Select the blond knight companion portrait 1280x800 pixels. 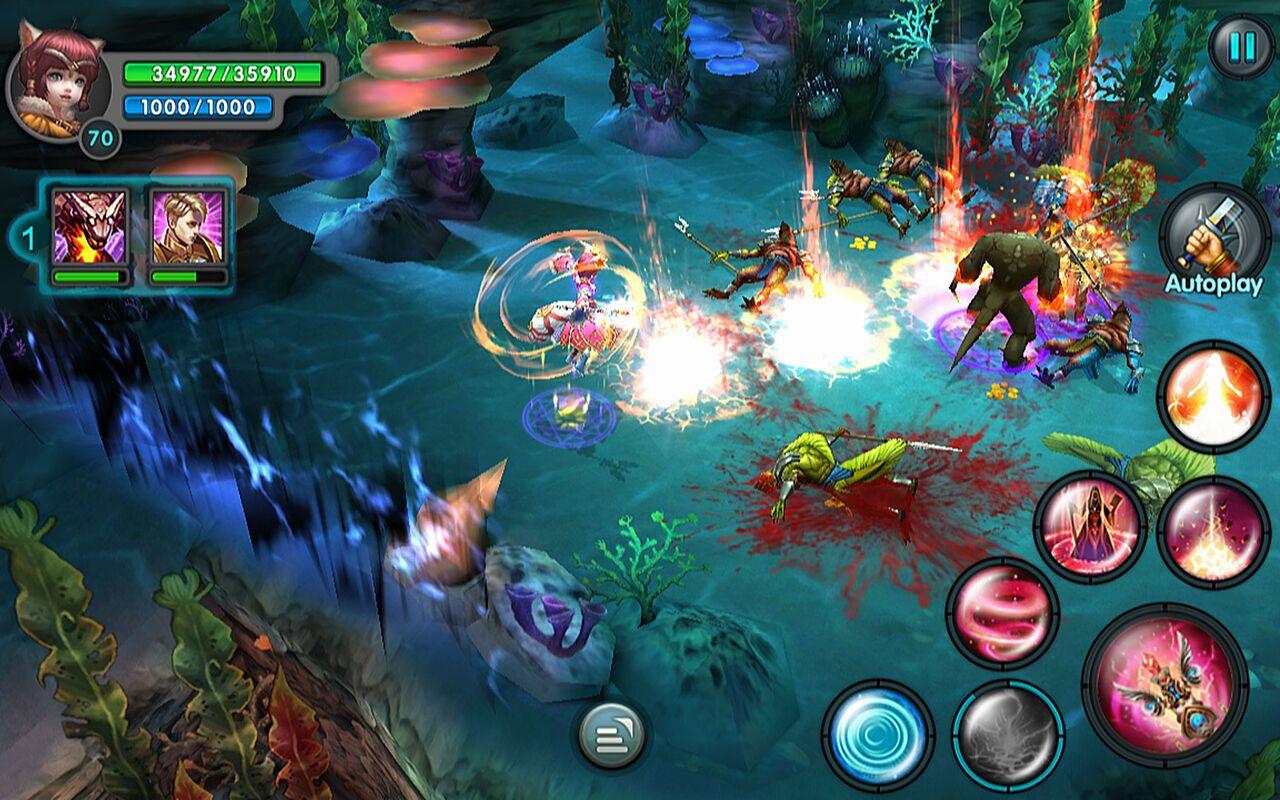click(188, 227)
